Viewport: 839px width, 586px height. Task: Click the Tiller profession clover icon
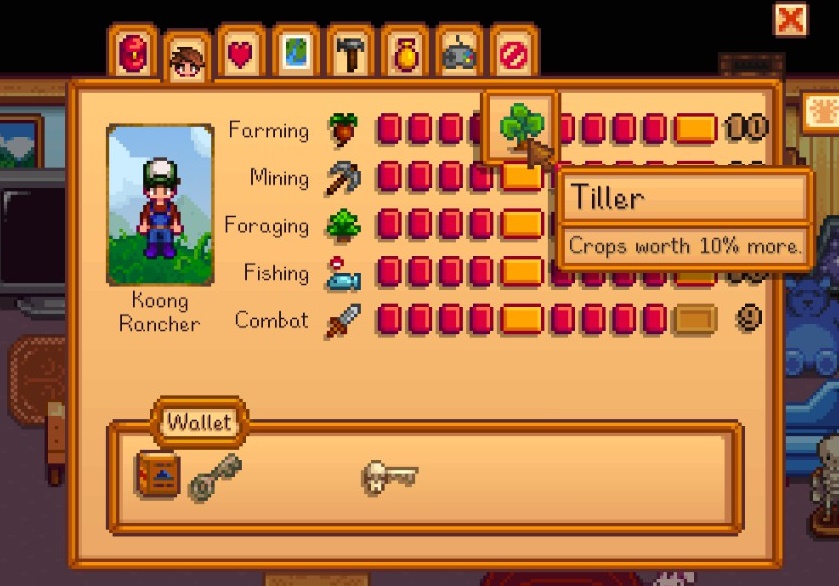(519, 127)
